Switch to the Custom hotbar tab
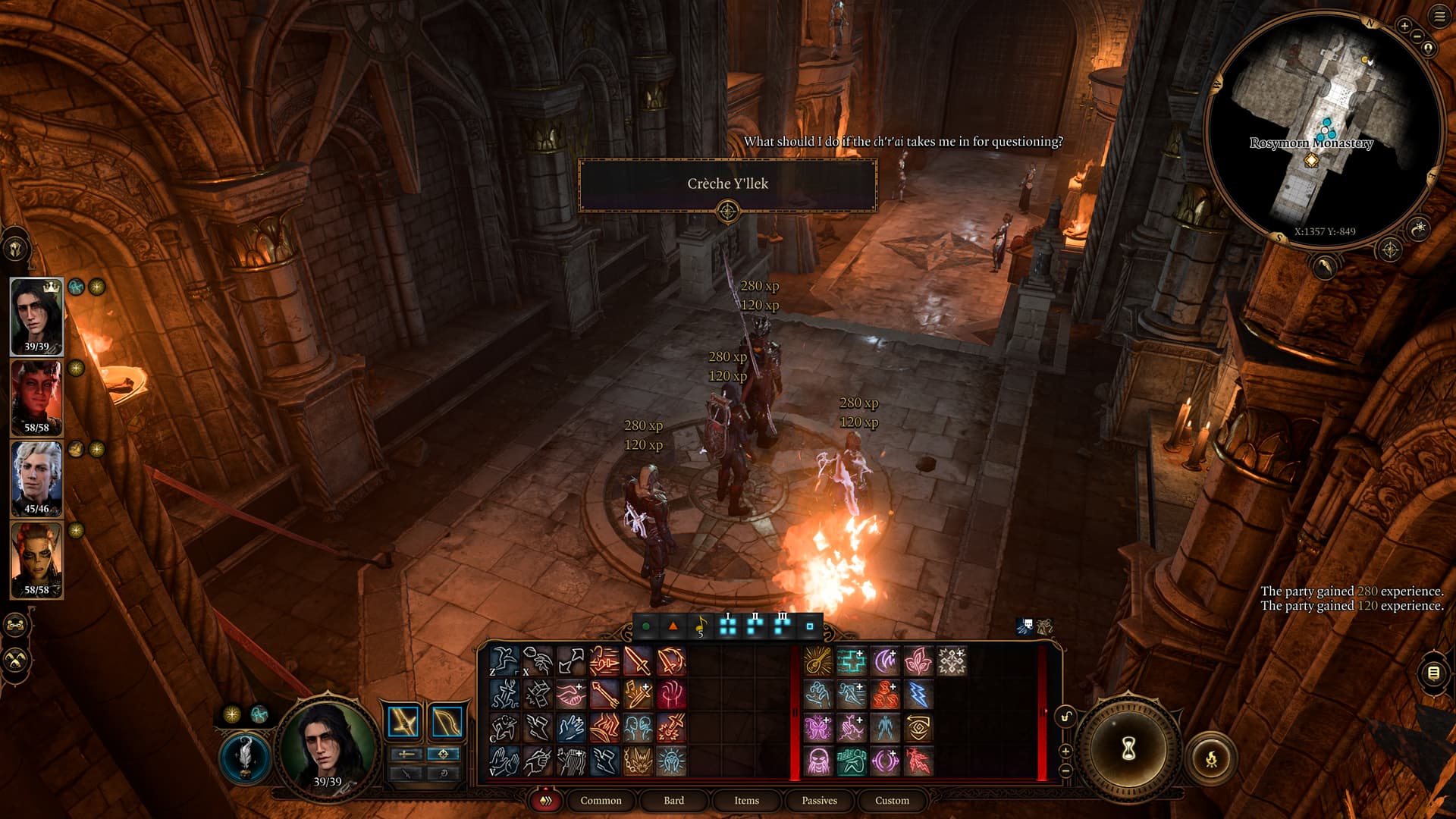1456x819 pixels. point(892,800)
